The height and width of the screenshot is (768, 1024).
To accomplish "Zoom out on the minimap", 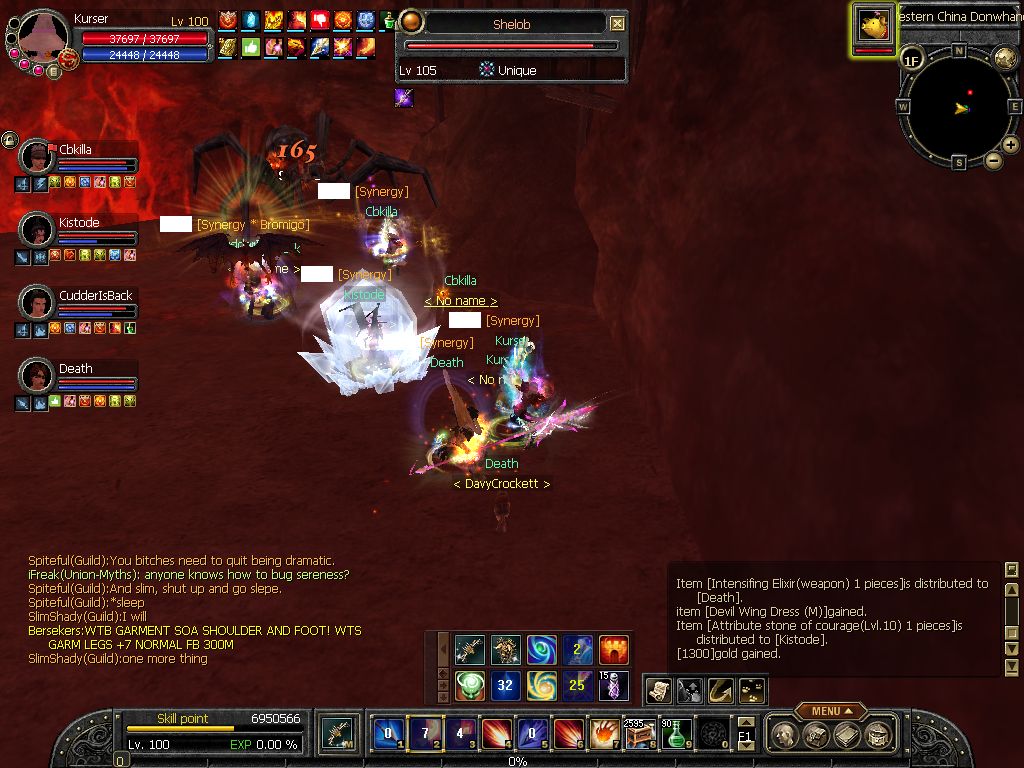I will (993, 160).
